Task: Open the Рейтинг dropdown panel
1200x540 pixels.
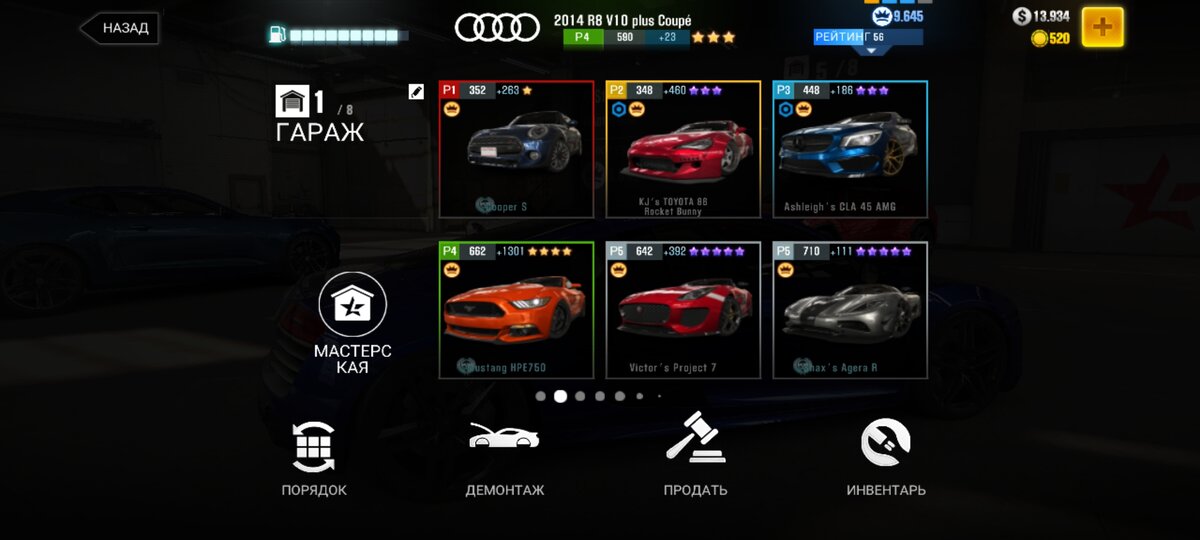Action: [867, 39]
